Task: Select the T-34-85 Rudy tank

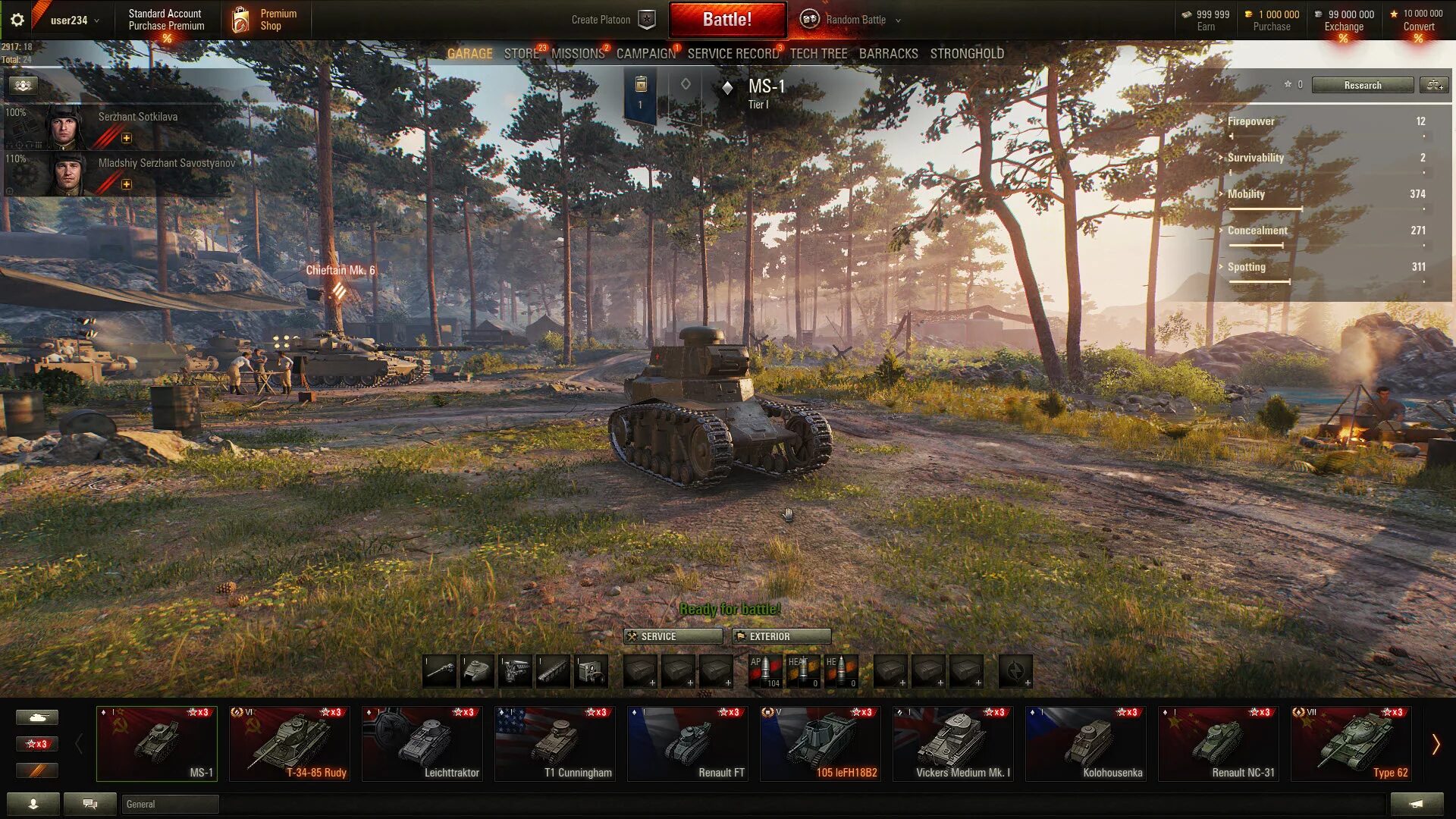Action: [289, 743]
